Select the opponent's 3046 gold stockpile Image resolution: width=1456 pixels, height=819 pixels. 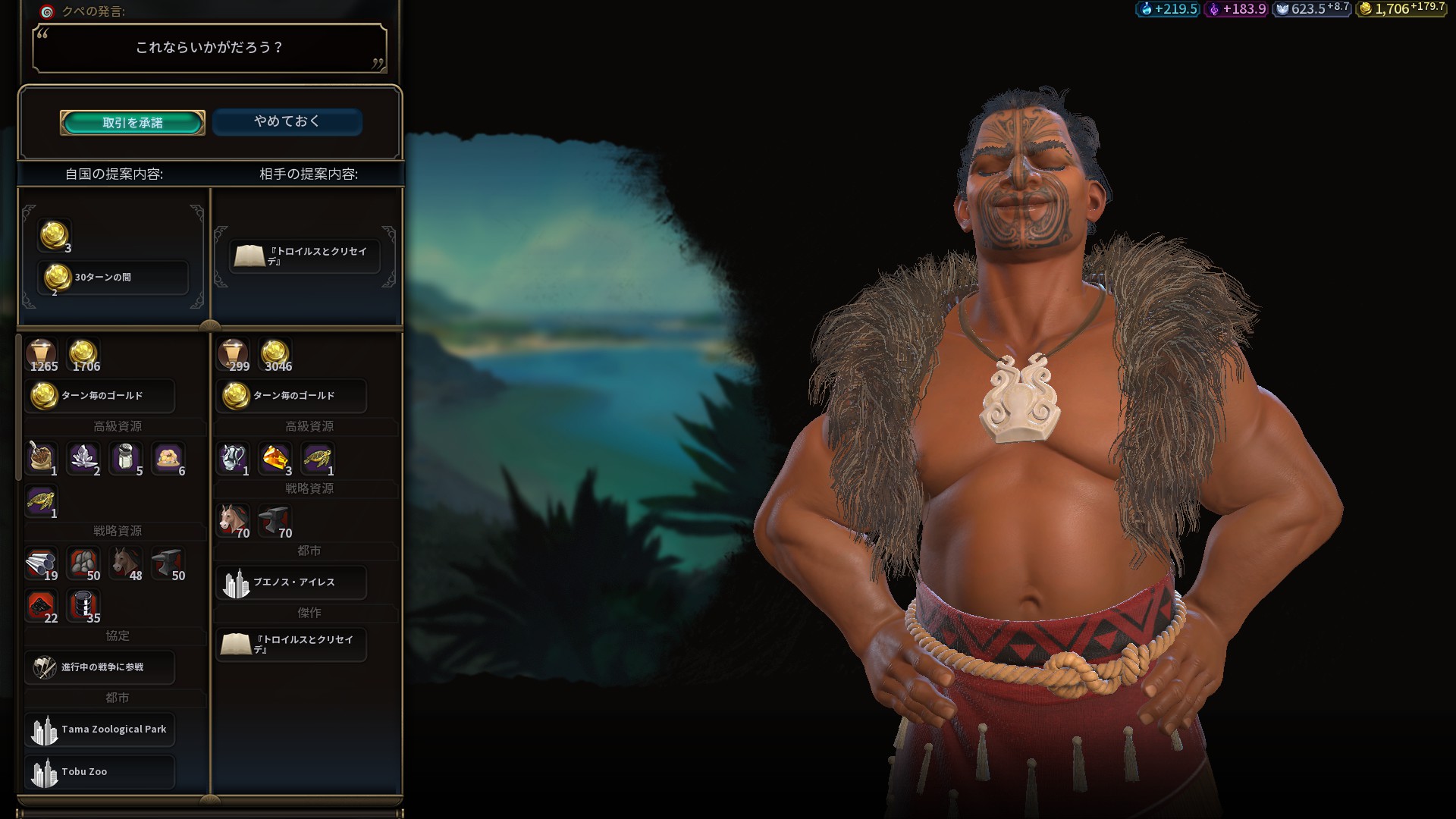pos(276,355)
